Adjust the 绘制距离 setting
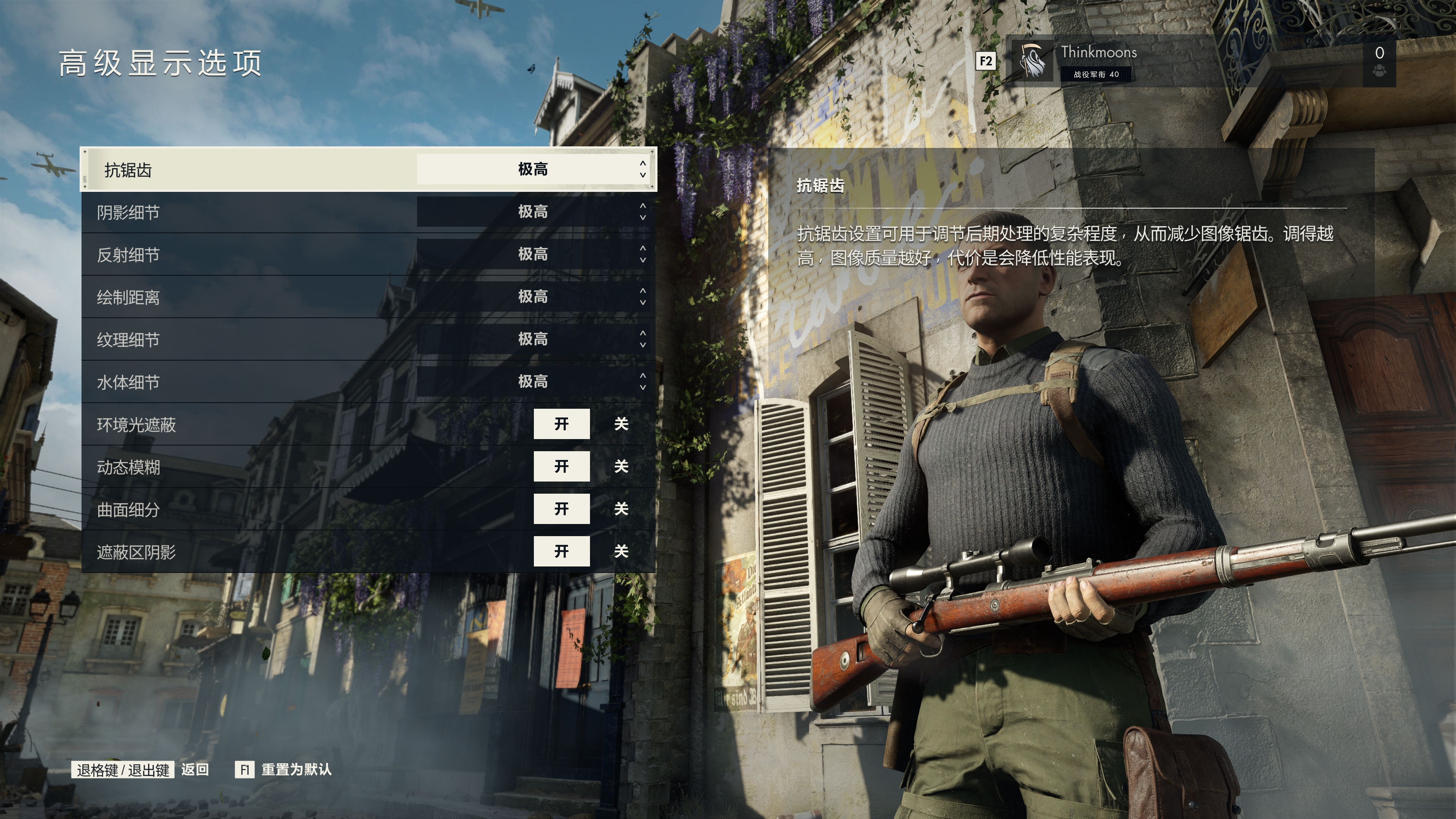Image resolution: width=1456 pixels, height=819 pixels. [532, 297]
